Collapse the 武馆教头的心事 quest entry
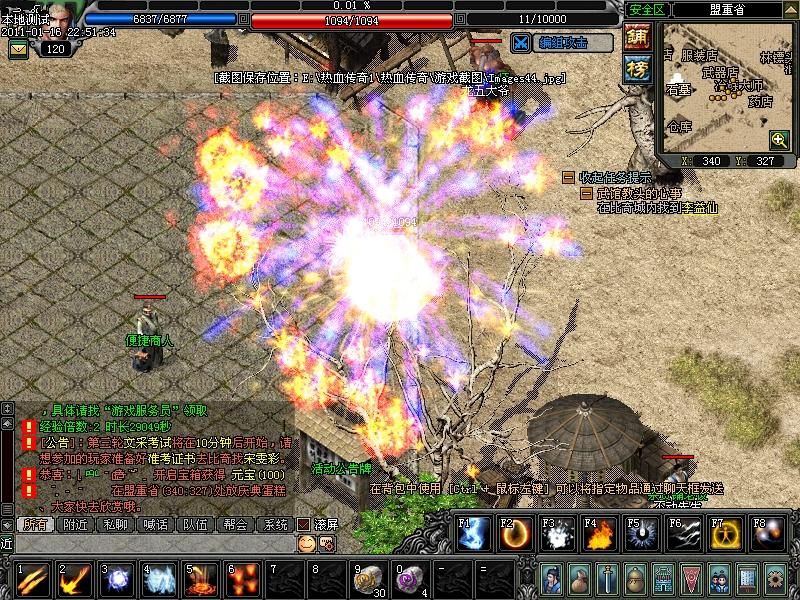The height and width of the screenshot is (600, 800). (x=589, y=193)
